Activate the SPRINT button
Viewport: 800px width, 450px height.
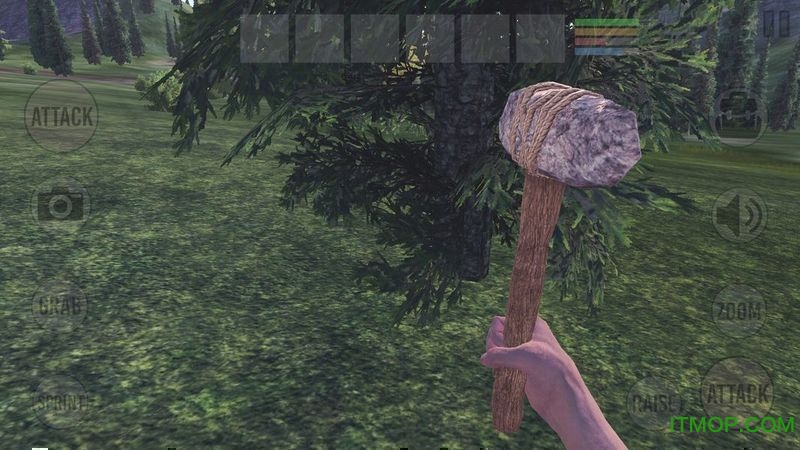pyautogui.click(x=61, y=402)
